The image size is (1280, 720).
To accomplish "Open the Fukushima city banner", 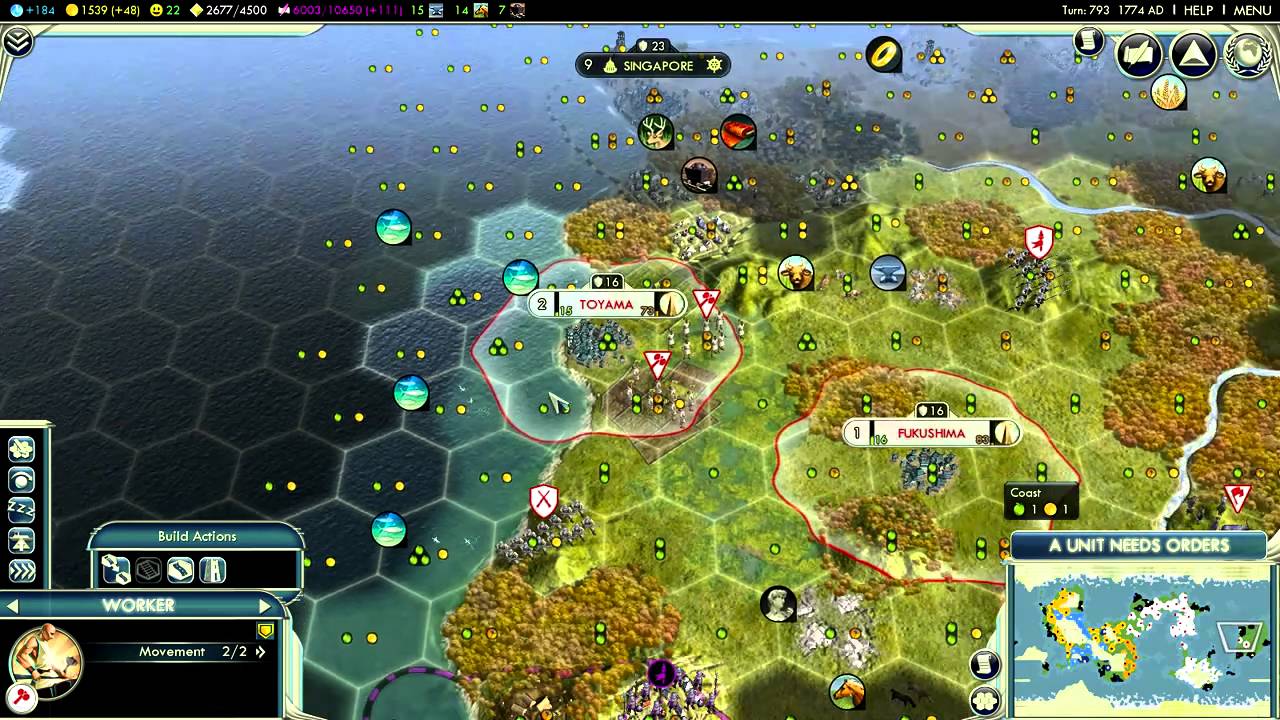I will pos(931,433).
